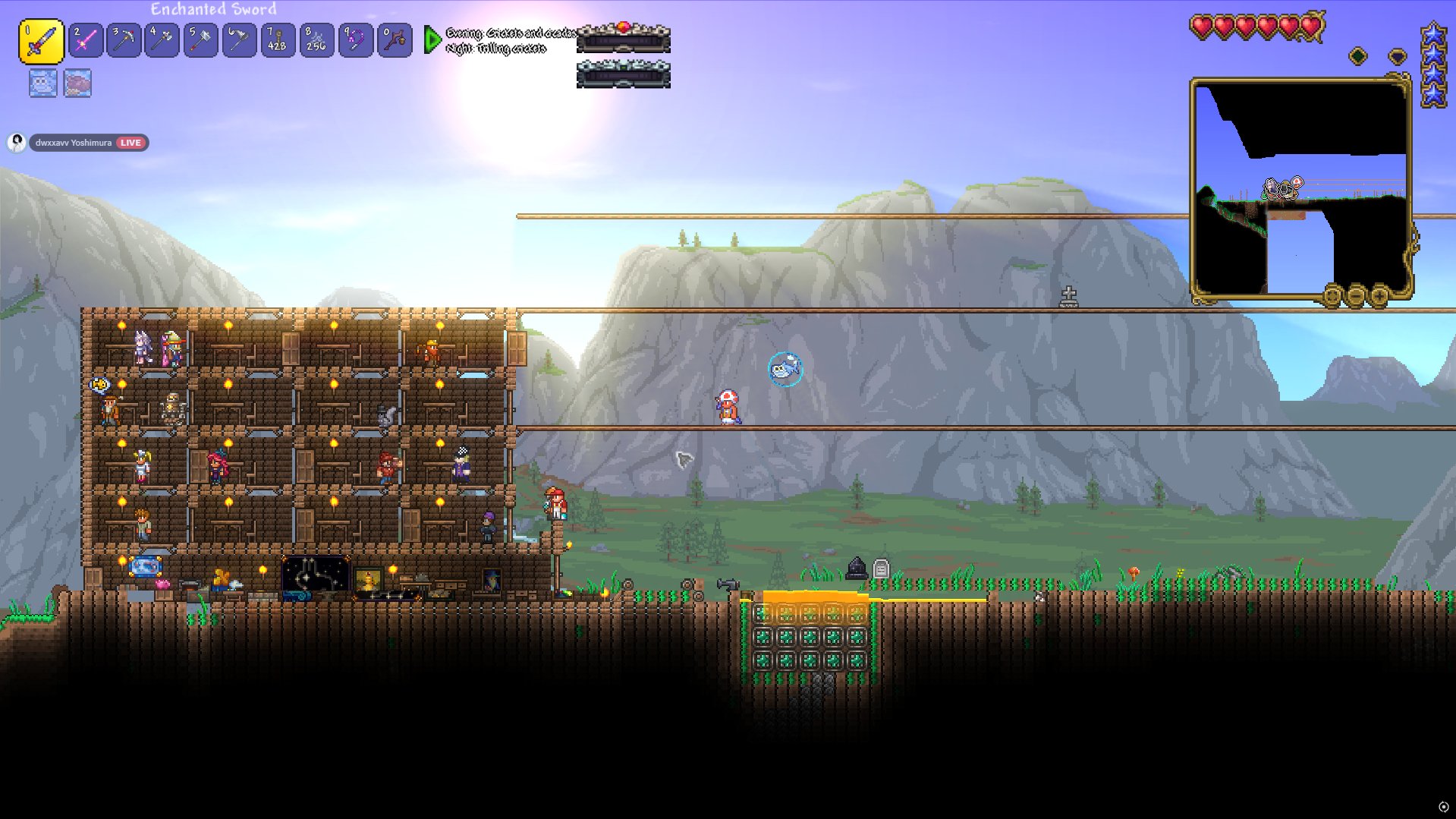The height and width of the screenshot is (819, 1456).
Task: Zoom in the minimap with plus button
Action: coord(1379,295)
